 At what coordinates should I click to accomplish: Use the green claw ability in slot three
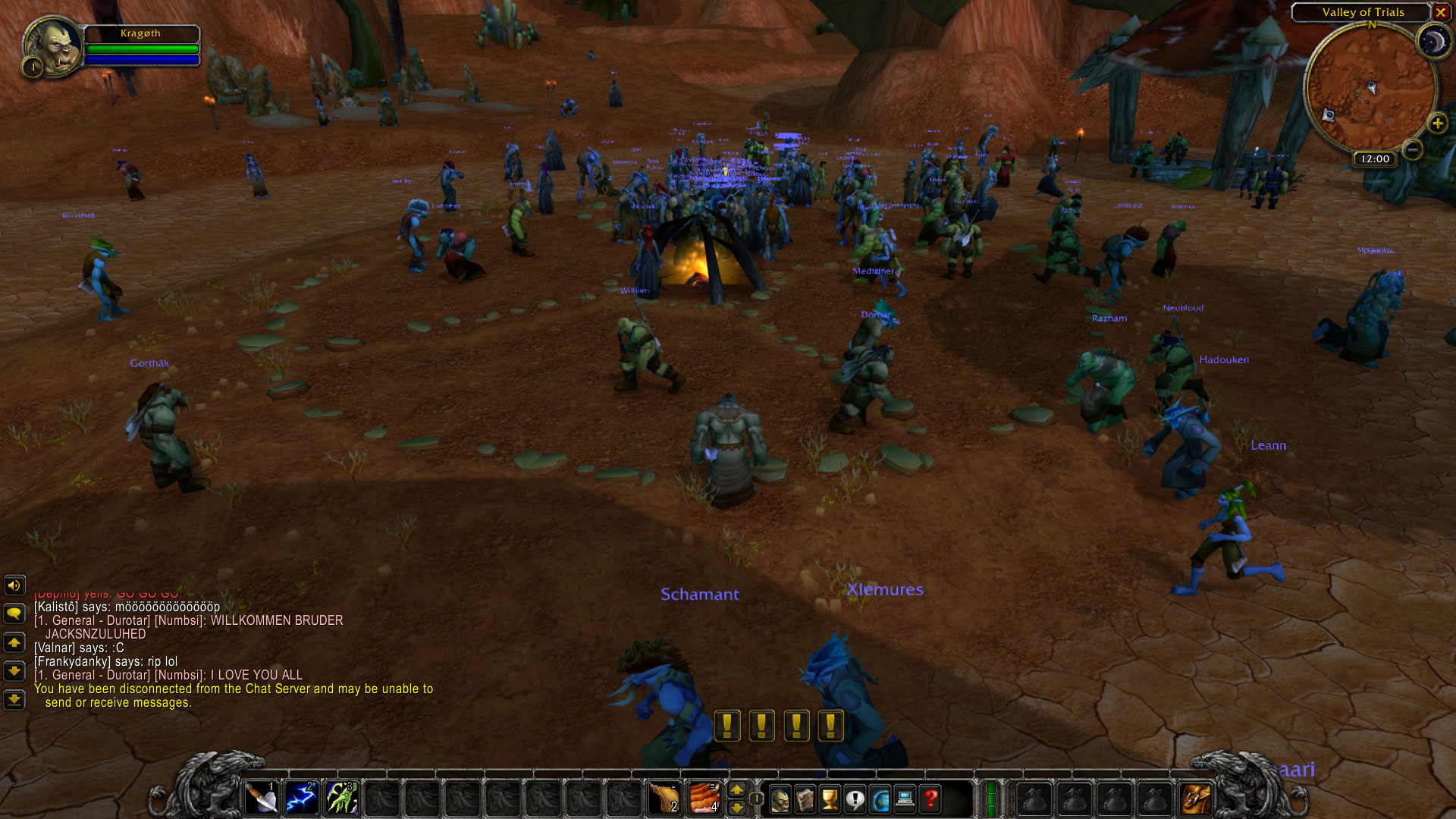[341, 799]
